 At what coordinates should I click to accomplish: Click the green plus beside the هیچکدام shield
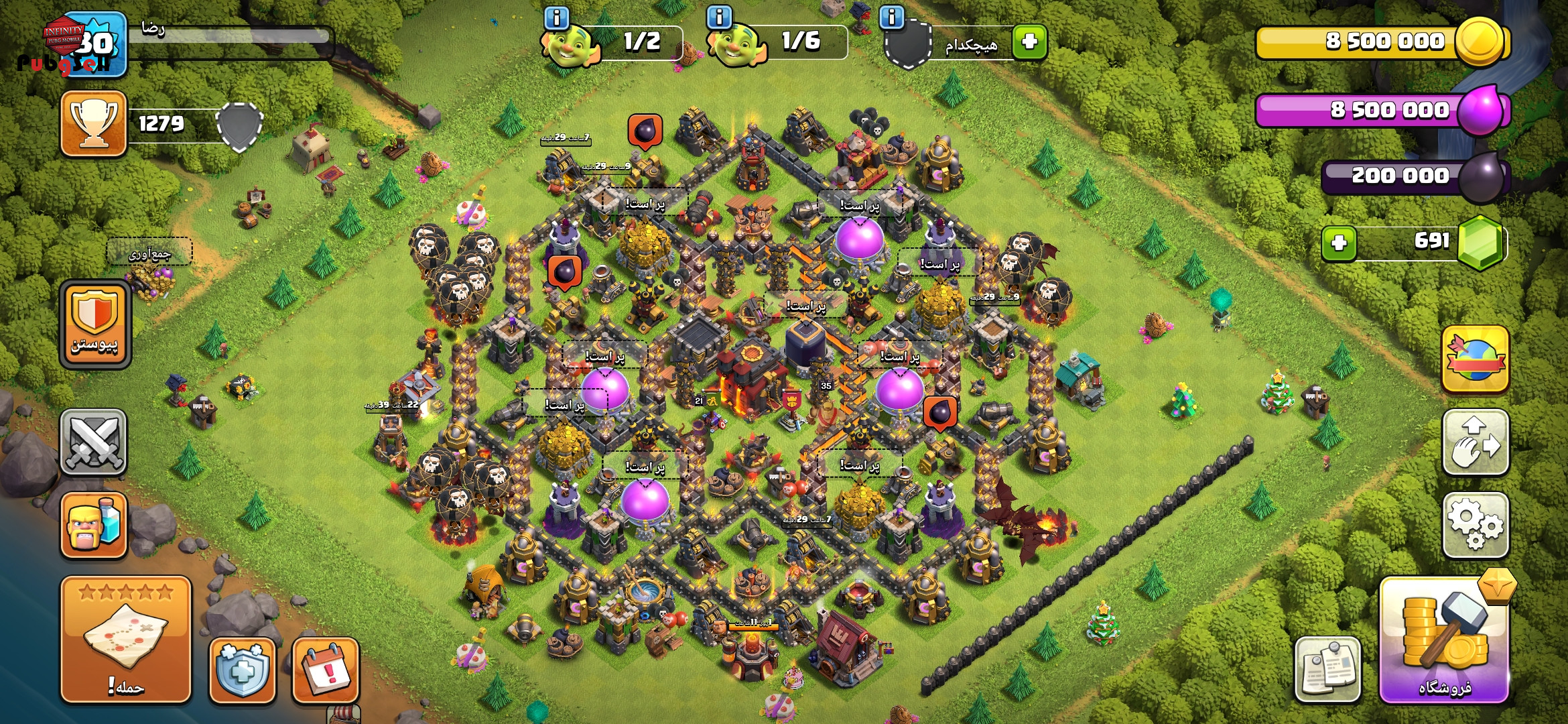pos(1030,42)
